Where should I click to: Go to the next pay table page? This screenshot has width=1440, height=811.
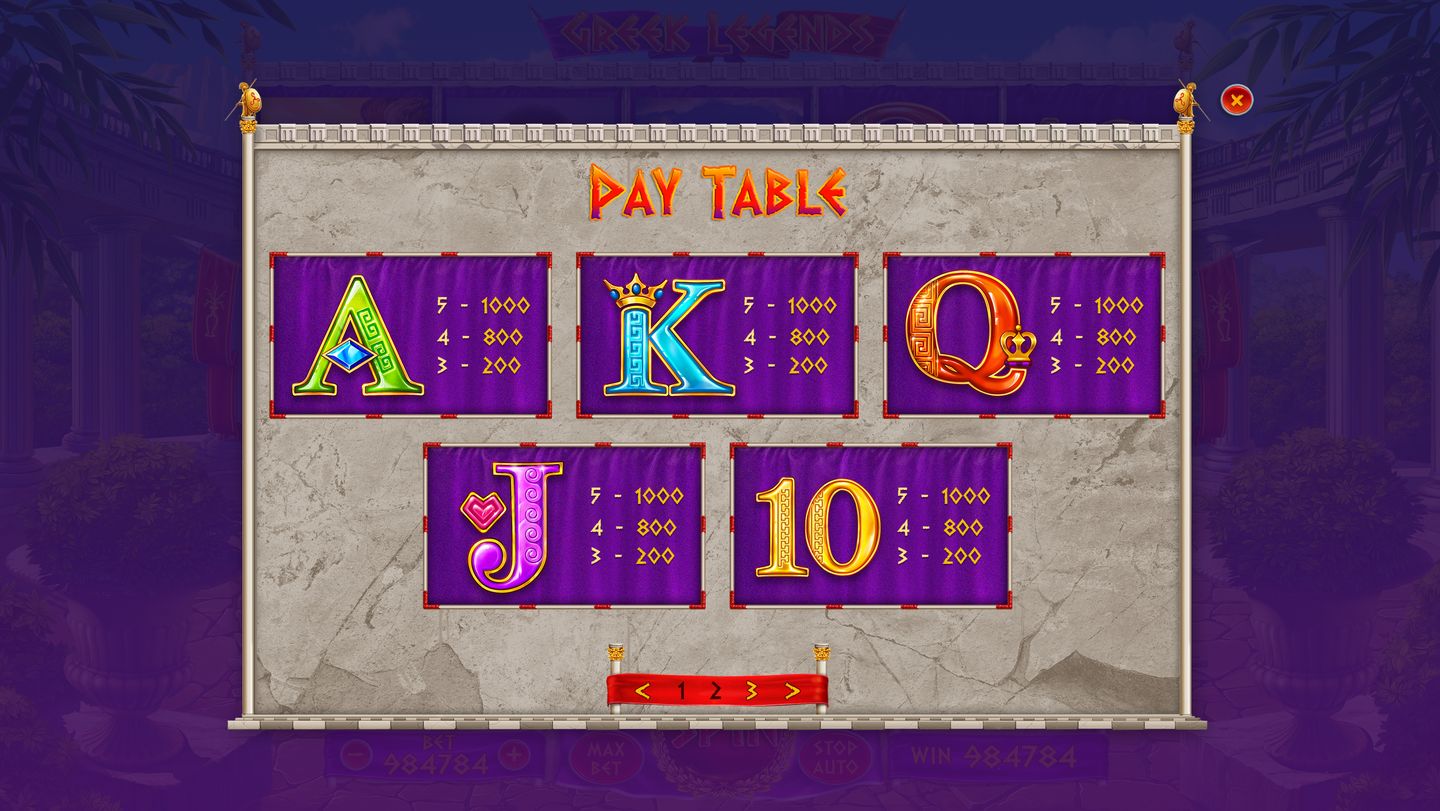coord(792,691)
